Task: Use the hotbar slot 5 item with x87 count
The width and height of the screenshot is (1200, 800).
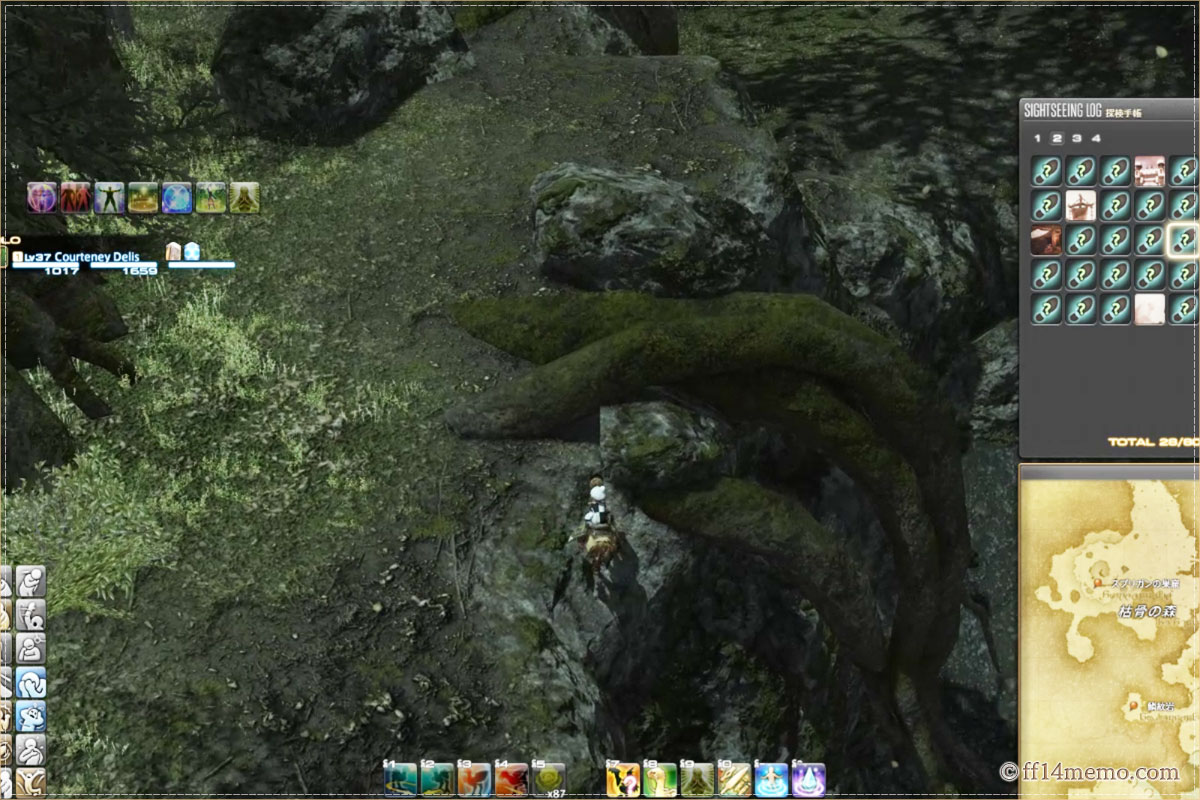Action: [548, 778]
